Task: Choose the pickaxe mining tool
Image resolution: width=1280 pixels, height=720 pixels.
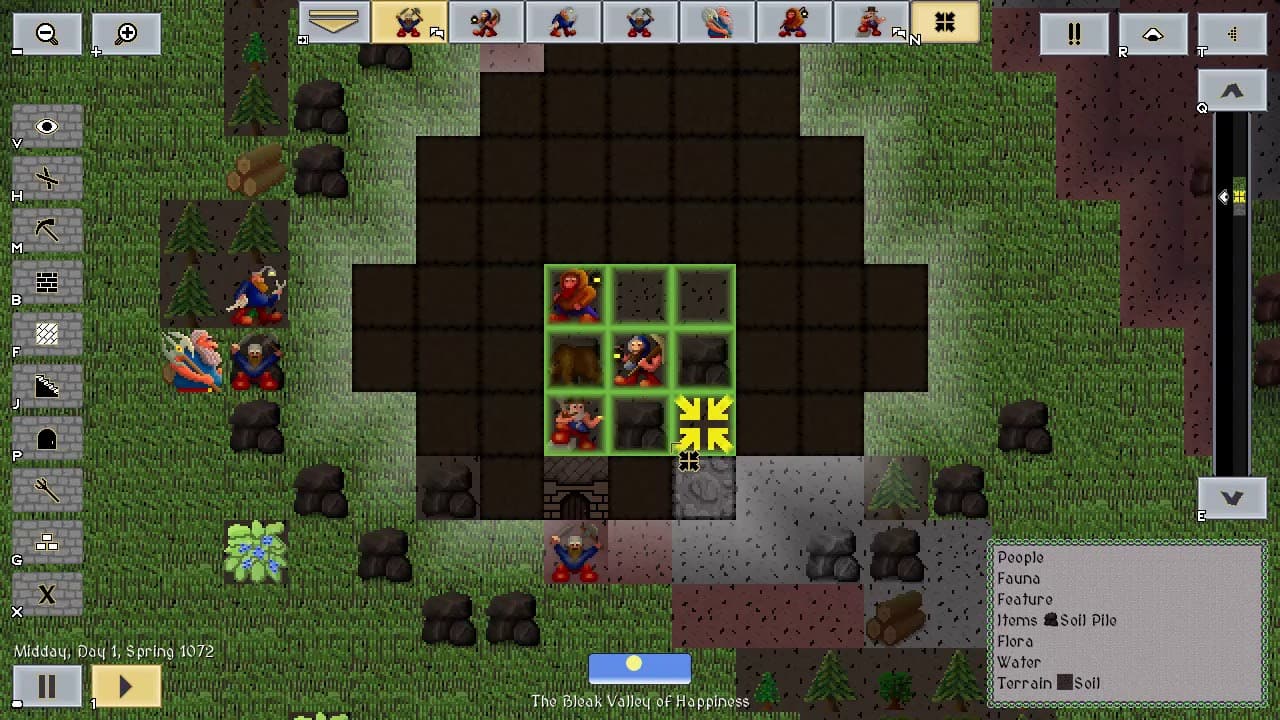Action: [47, 231]
